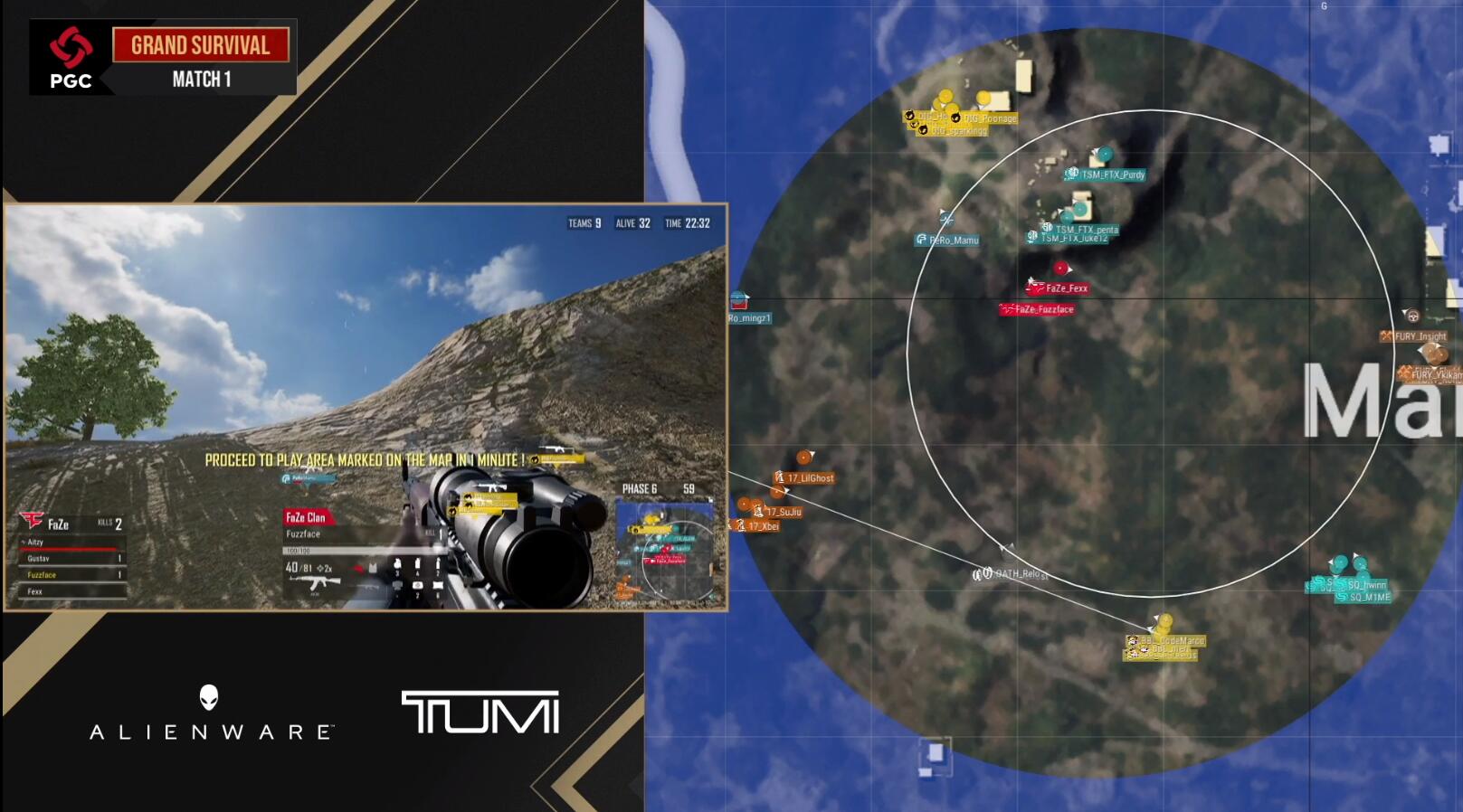The image size is (1463, 812).
Task: Click the Ro_mingz1 marker on the map
Action: click(739, 301)
